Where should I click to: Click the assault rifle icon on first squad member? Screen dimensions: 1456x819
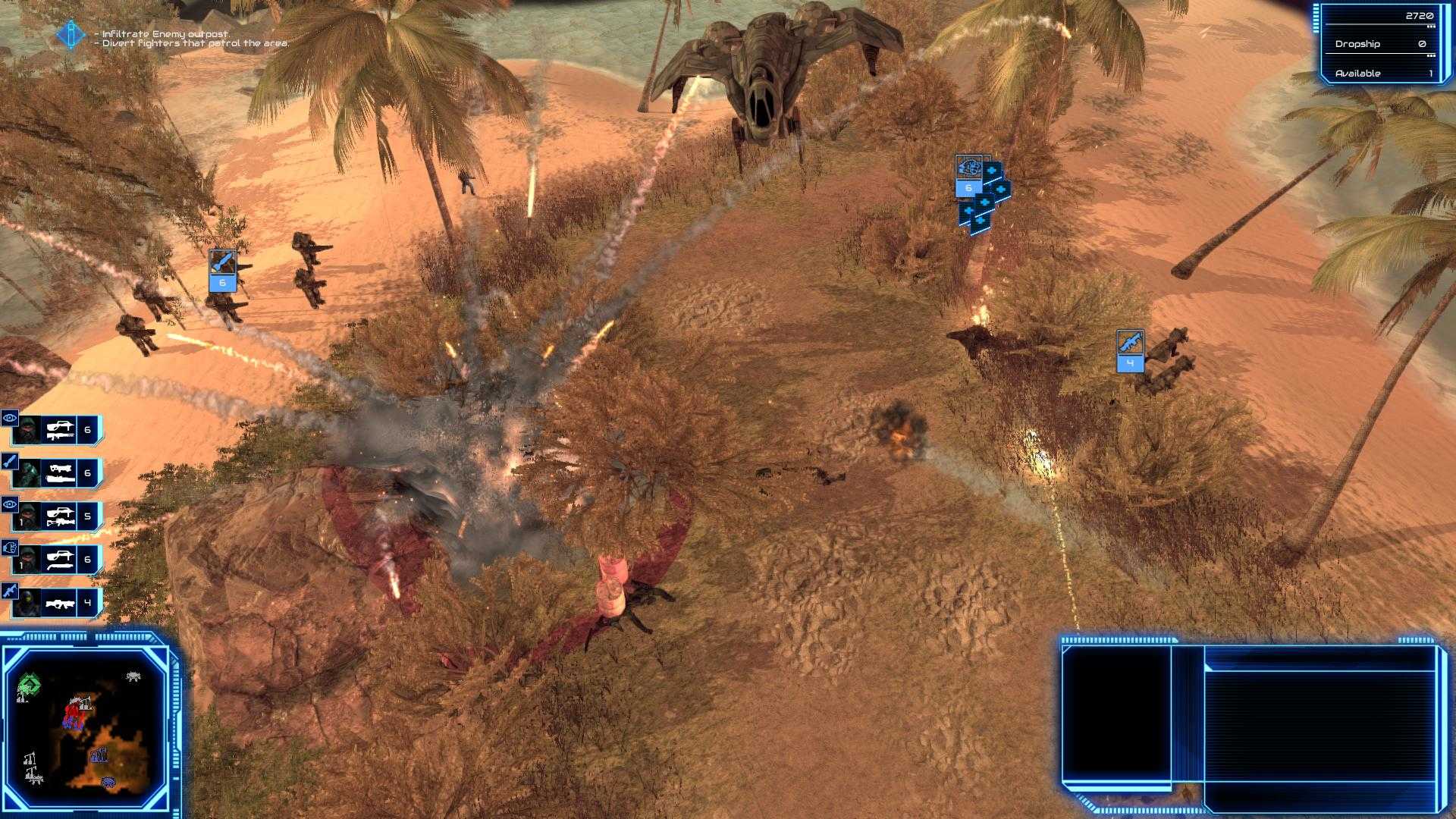pyautogui.click(x=61, y=430)
